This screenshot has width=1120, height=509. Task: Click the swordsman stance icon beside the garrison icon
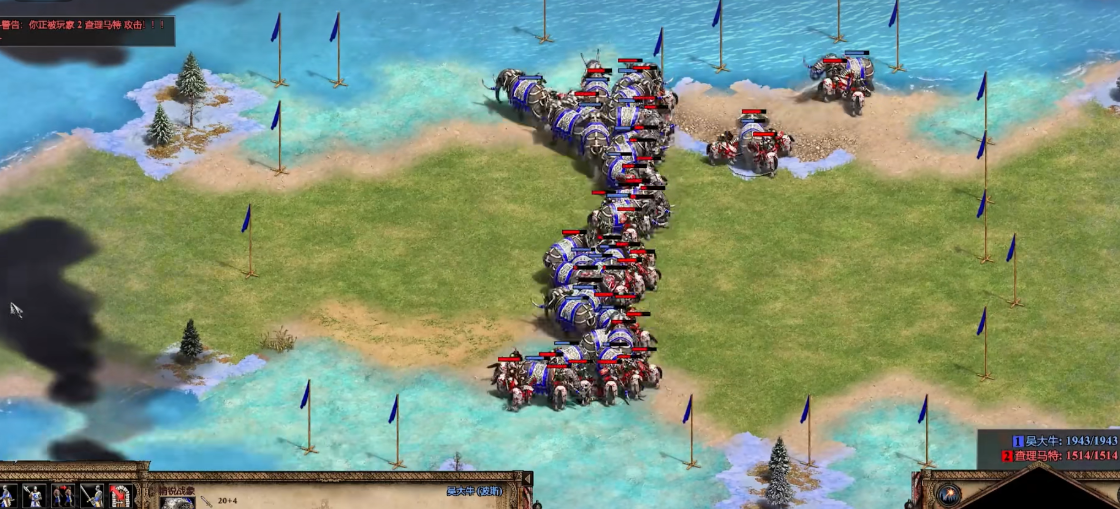92,496
